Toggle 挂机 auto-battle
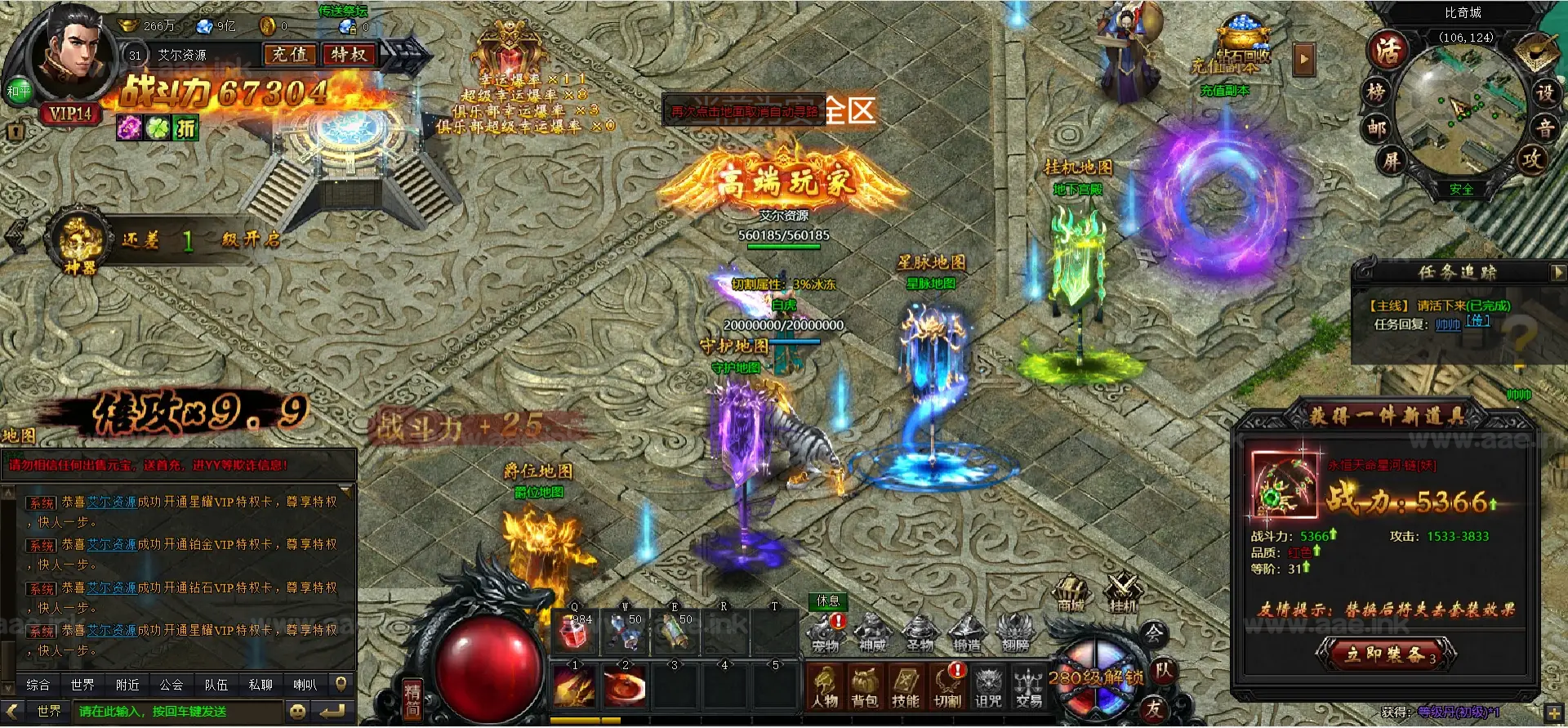The height and width of the screenshot is (728, 1568). [1123, 592]
